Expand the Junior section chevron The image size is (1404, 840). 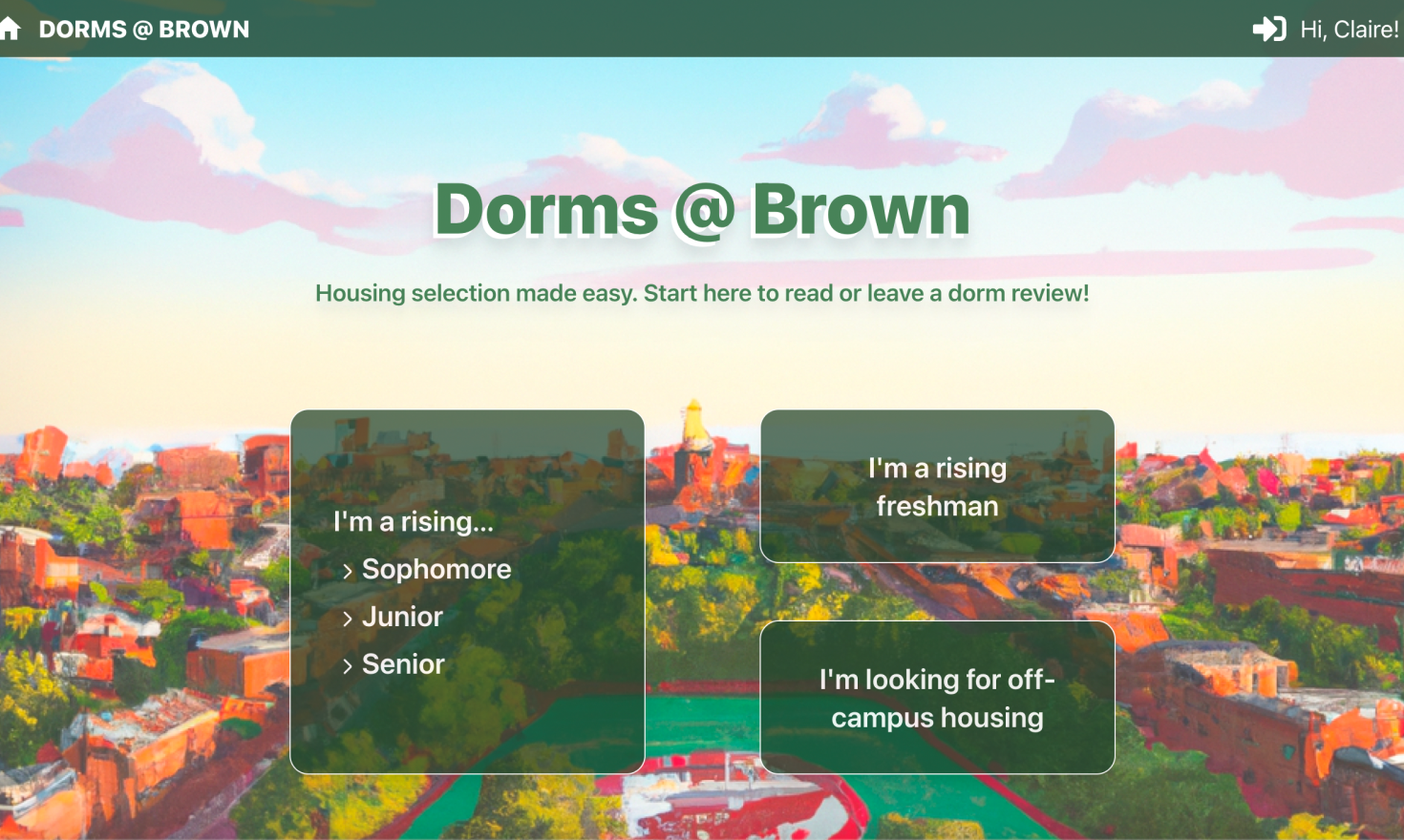(348, 617)
